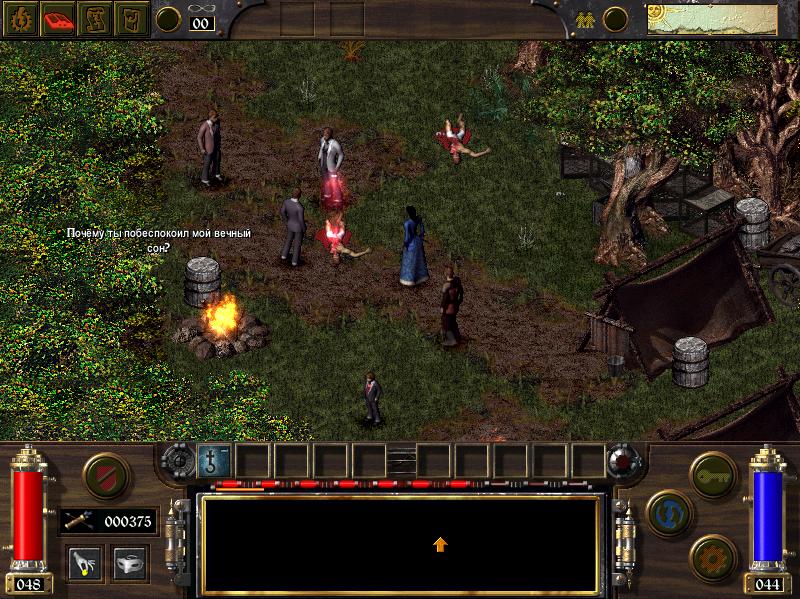The width and height of the screenshot is (800, 599).
Task: Click the round brass button beside the 00 counter
Action: pos(169,18)
